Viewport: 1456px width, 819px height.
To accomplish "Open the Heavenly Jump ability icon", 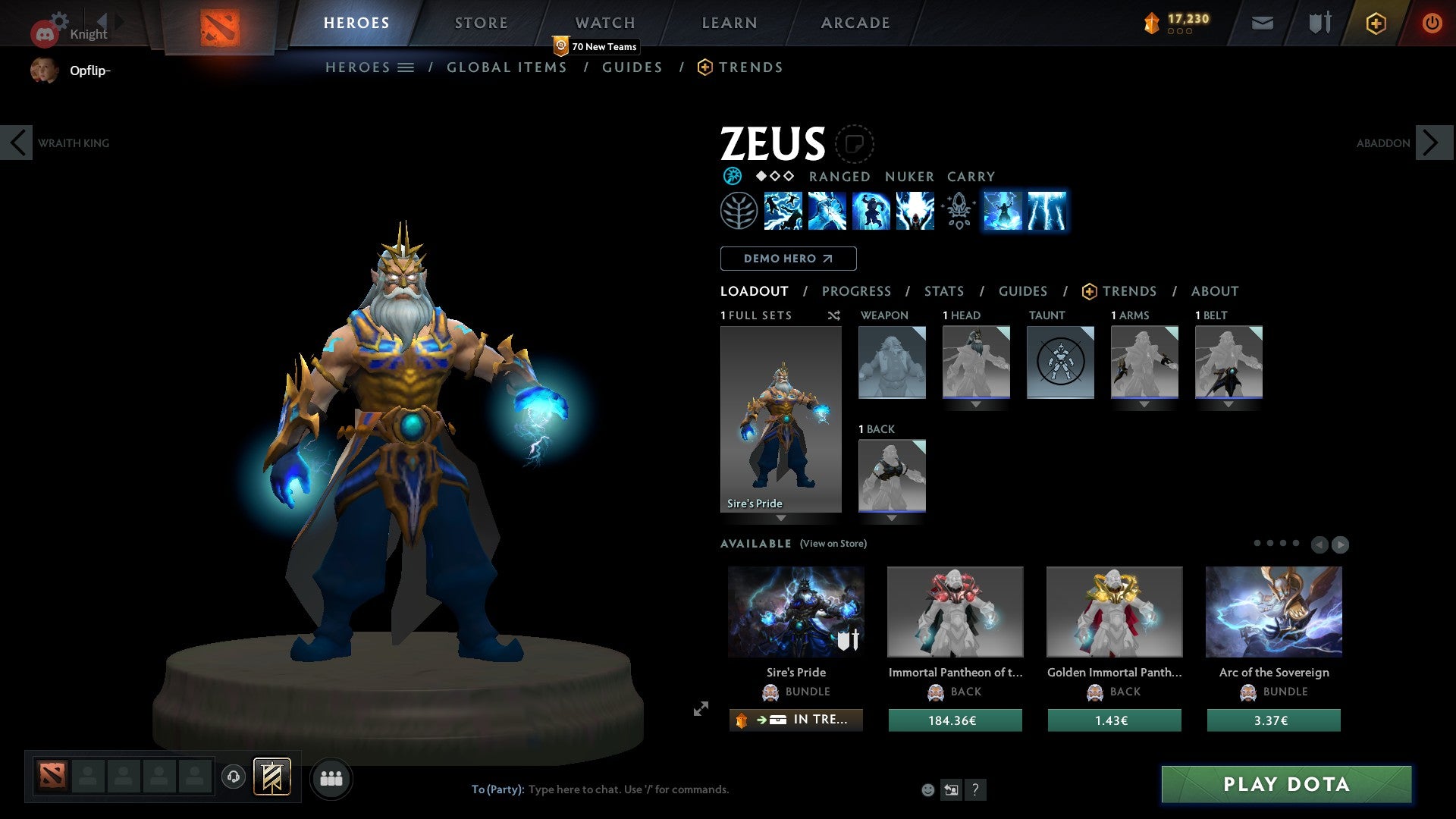I will [871, 212].
